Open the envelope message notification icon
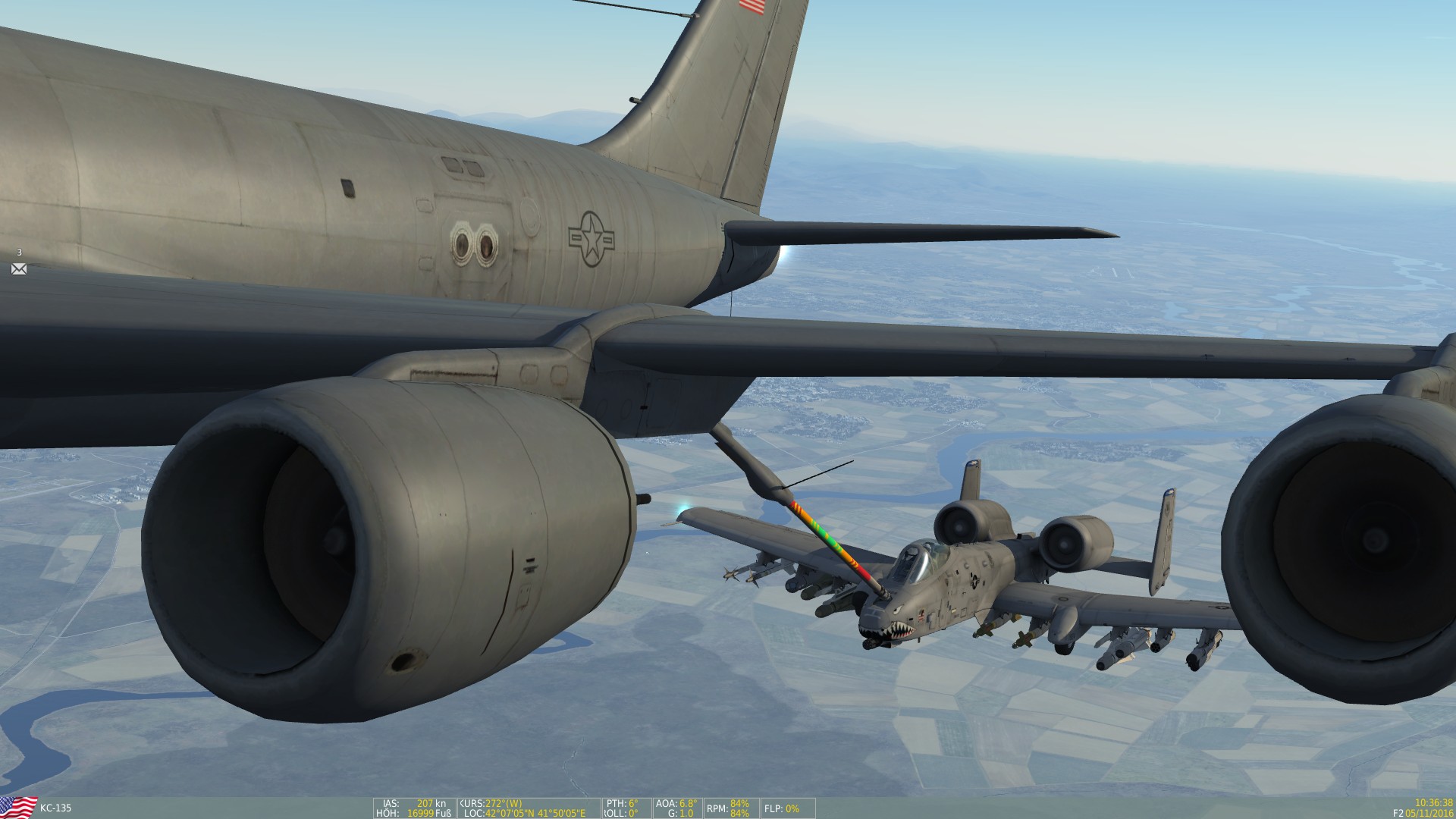The width and height of the screenshot is (1456, 819). pyautogui.click(x=19, y=268)
